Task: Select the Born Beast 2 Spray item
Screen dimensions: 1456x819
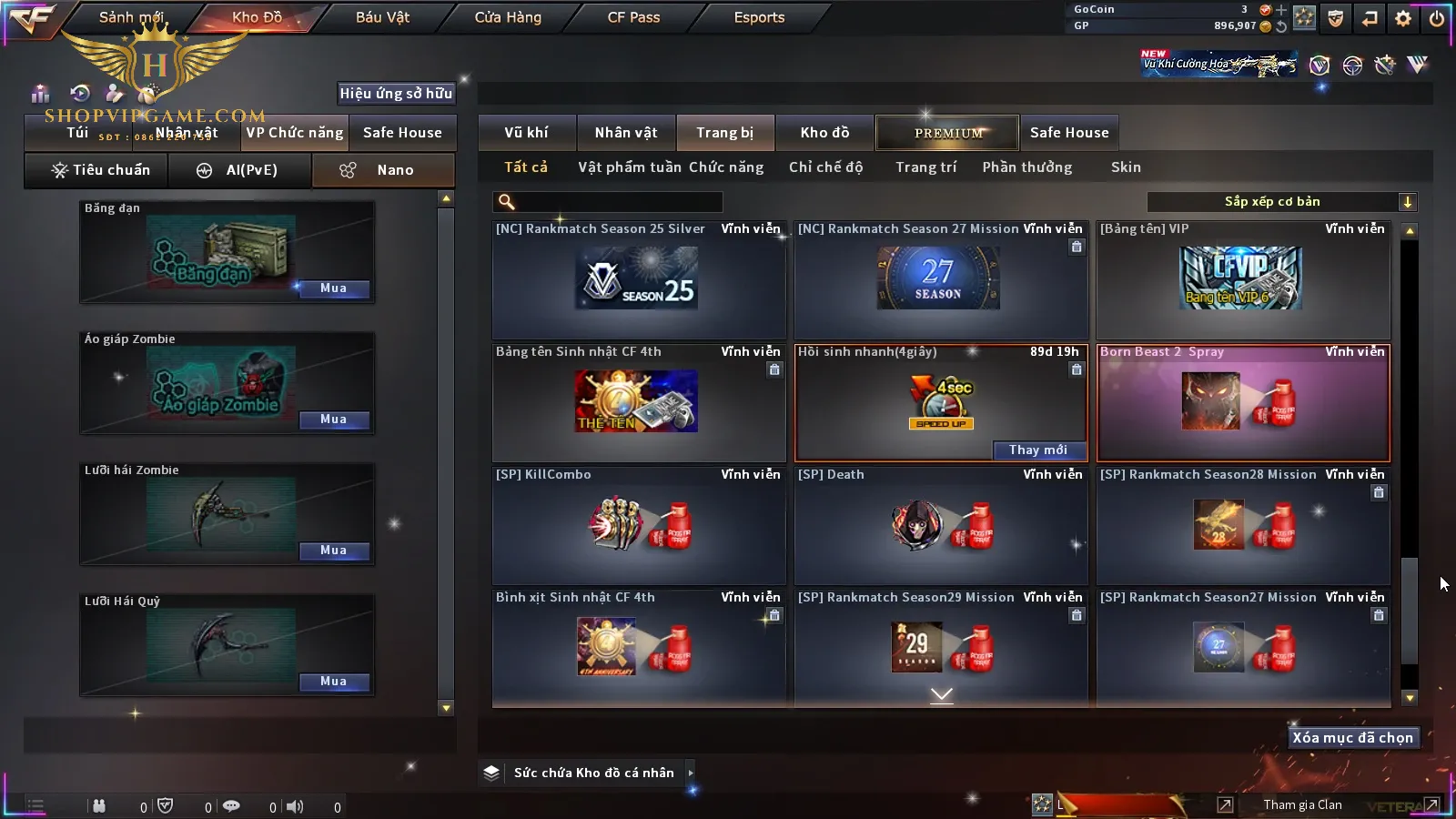Action: pyautogui.click(x=1243, y=403)
